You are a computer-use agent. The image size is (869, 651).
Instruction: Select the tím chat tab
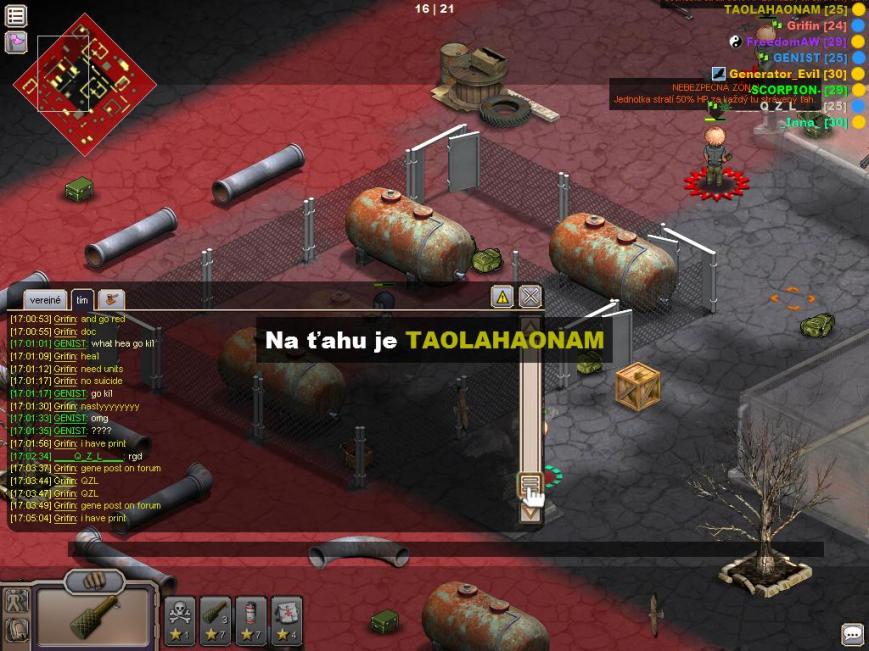(82, 299)
